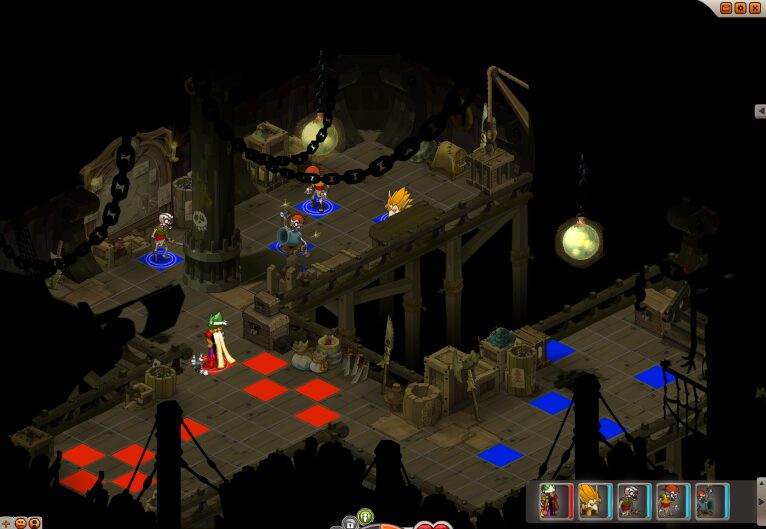Viewport: 766px width, 529px height.
Task: Expand the collapsed side panel arrow
Action: pyautogui.click(x=760, y=111)
